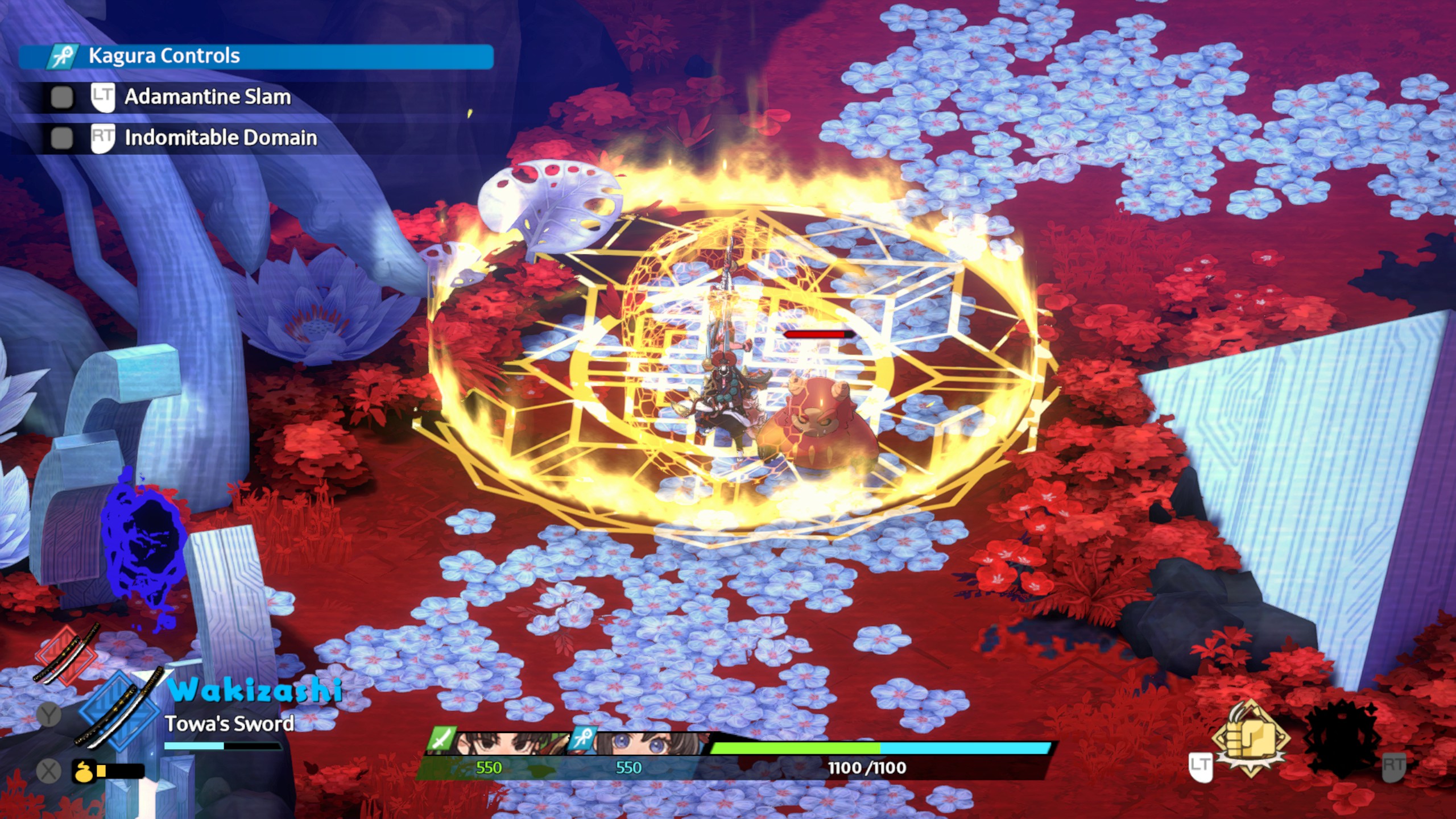Screen dimensions: 1456x819
Task: Tick the Adamantine Slam checkbox
Action: (x=62, y=97)
